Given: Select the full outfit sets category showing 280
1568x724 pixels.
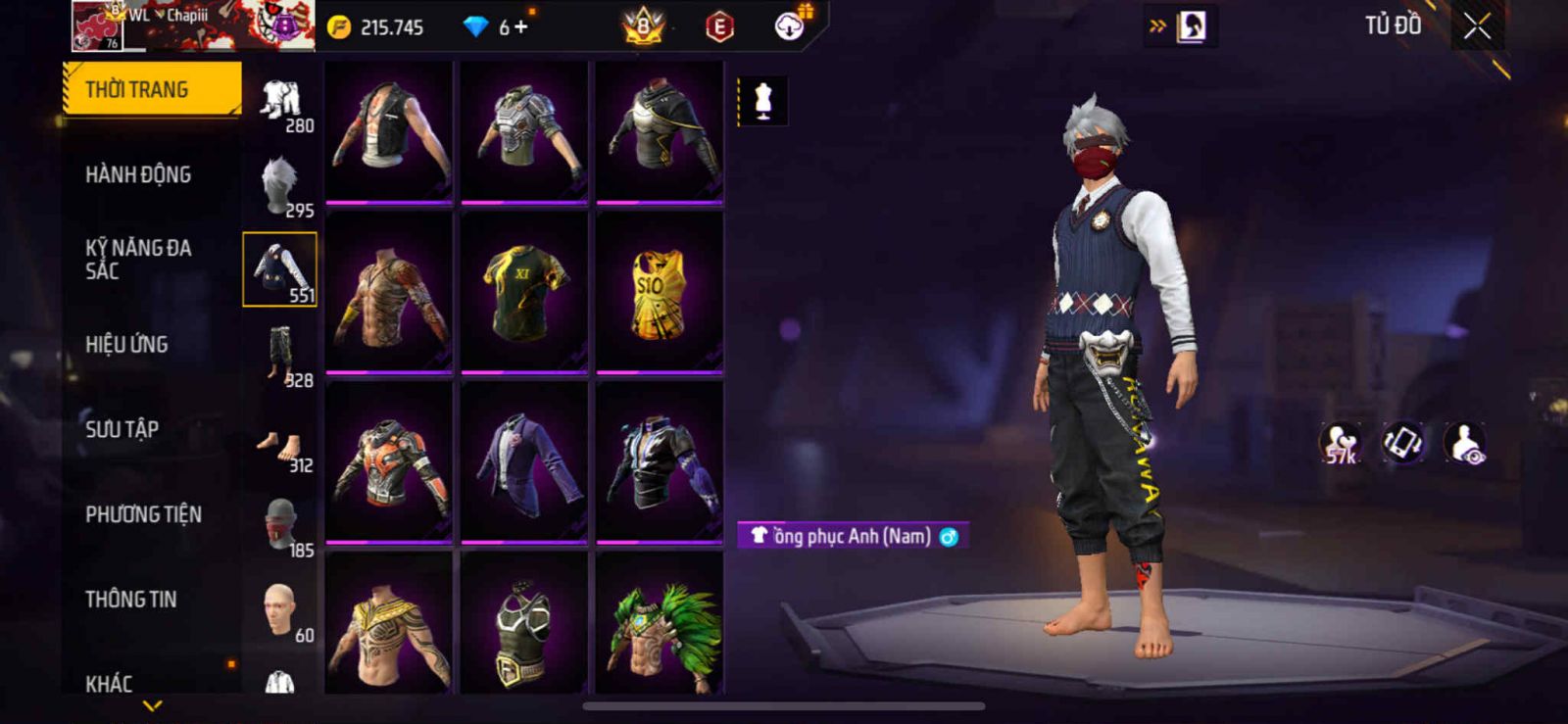Looking at the screenshot, I should click(280, 102).
